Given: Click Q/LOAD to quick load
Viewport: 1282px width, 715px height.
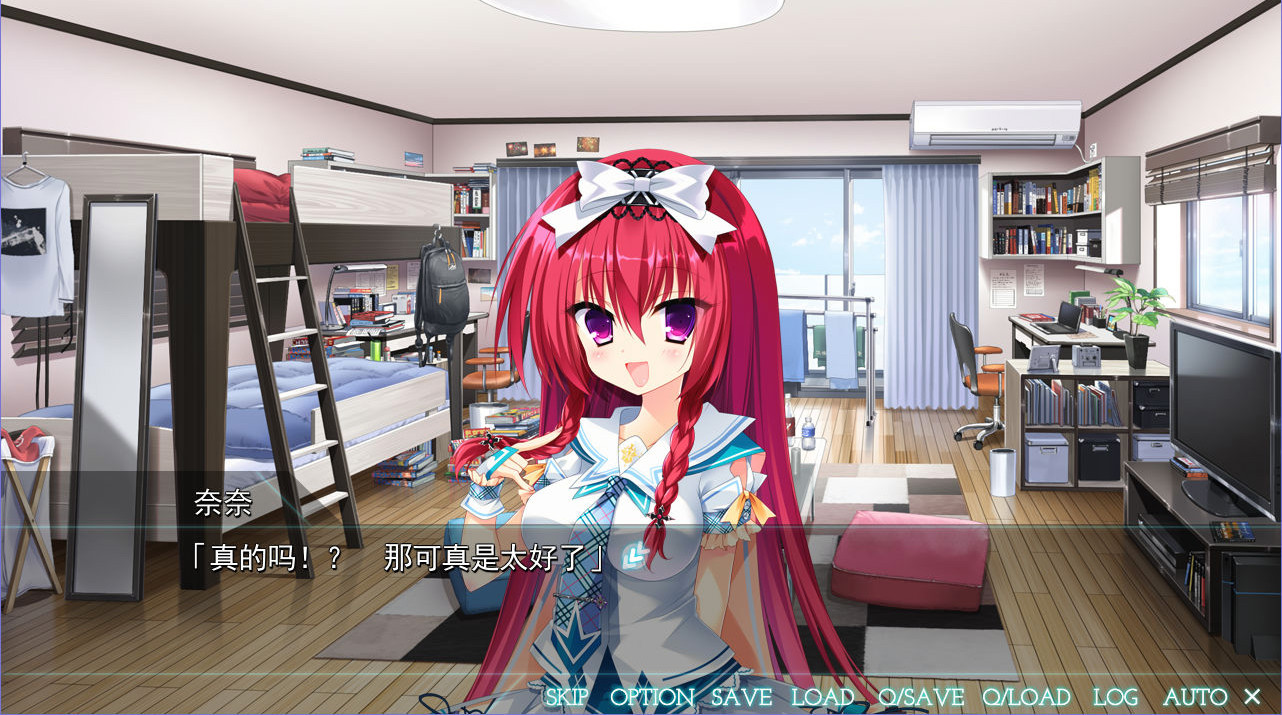Looking at the screenshot, I should 1026,697.
